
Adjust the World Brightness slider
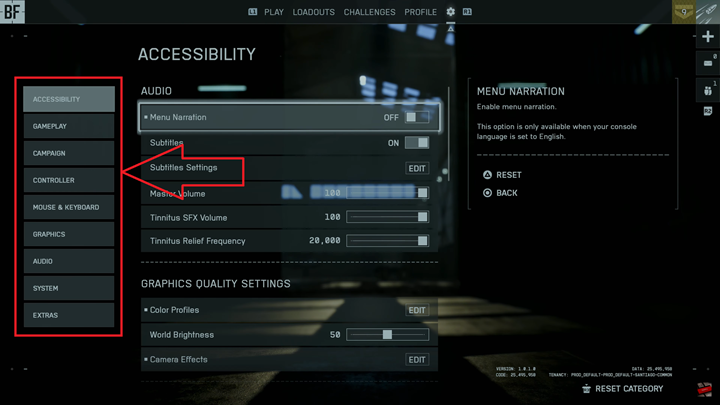(x=387, y=335)
